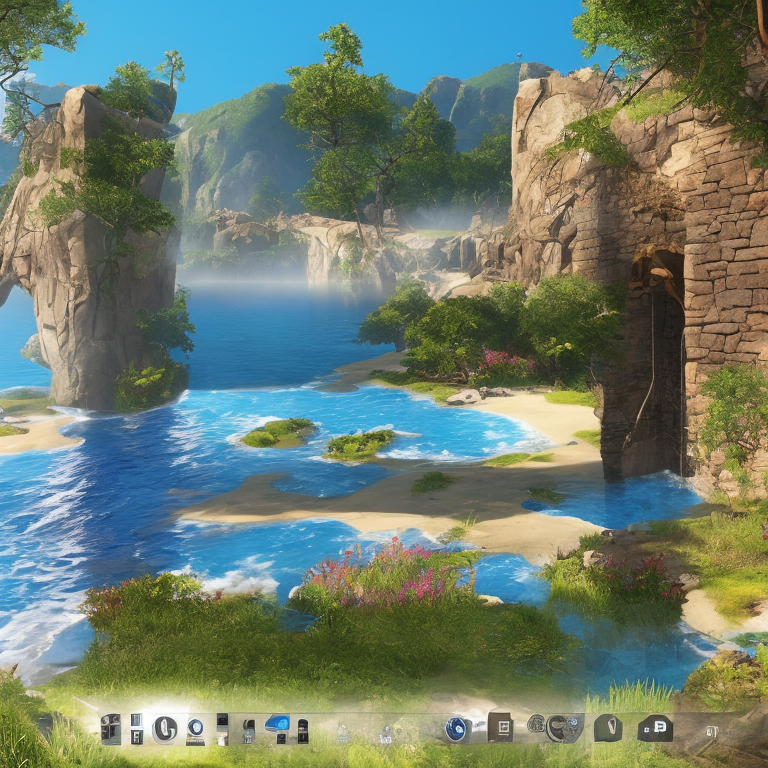Select the leftmost dark square hotbar icon
The image size is (768, 768).
pos(110,729)
